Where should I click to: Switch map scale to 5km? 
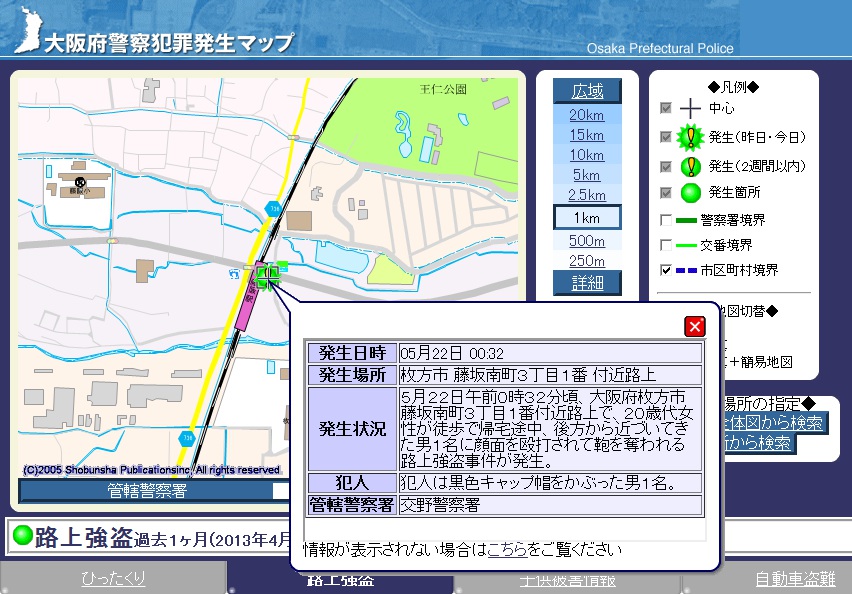point(587,175)
